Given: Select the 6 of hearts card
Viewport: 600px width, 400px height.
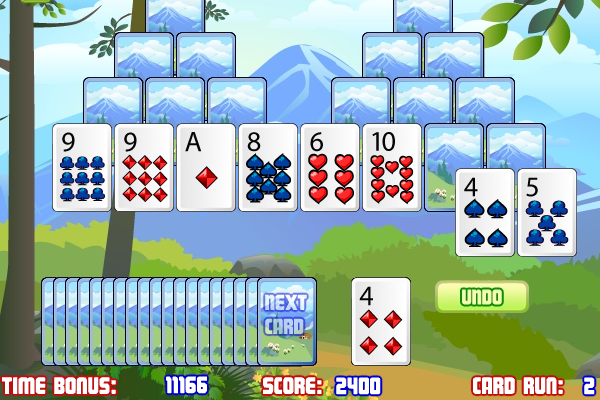Looking at the screenshot, I should pyautogui.click(x=330, y=167).
